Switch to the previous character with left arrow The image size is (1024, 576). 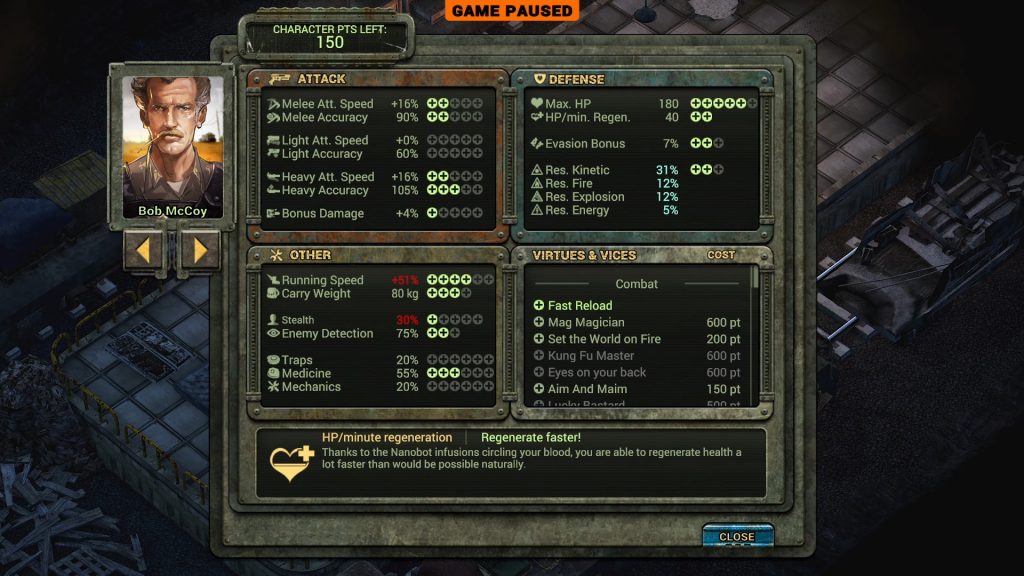tap(143, 250)
